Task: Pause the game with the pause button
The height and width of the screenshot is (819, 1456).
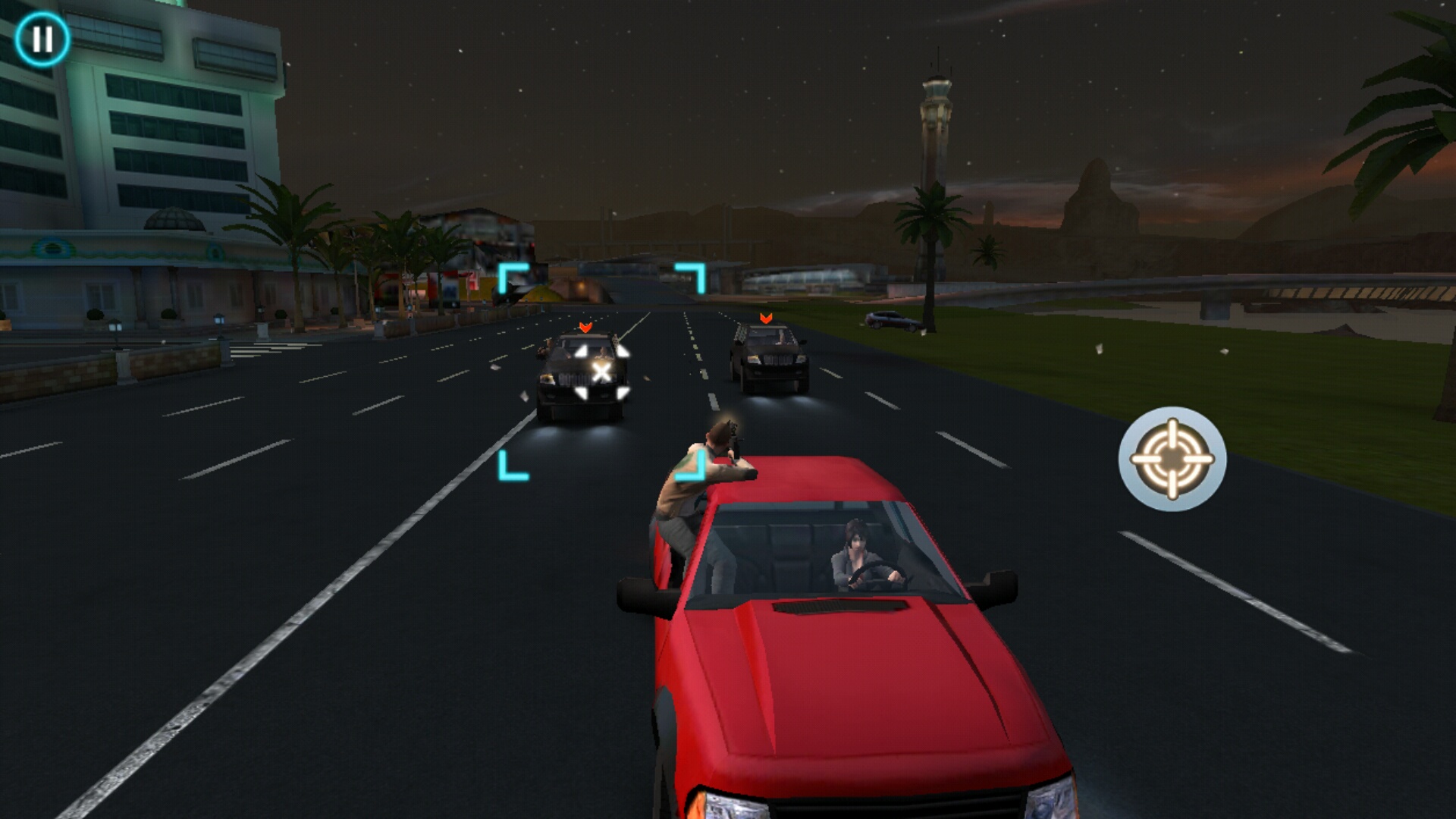Action: coord(42,39)
